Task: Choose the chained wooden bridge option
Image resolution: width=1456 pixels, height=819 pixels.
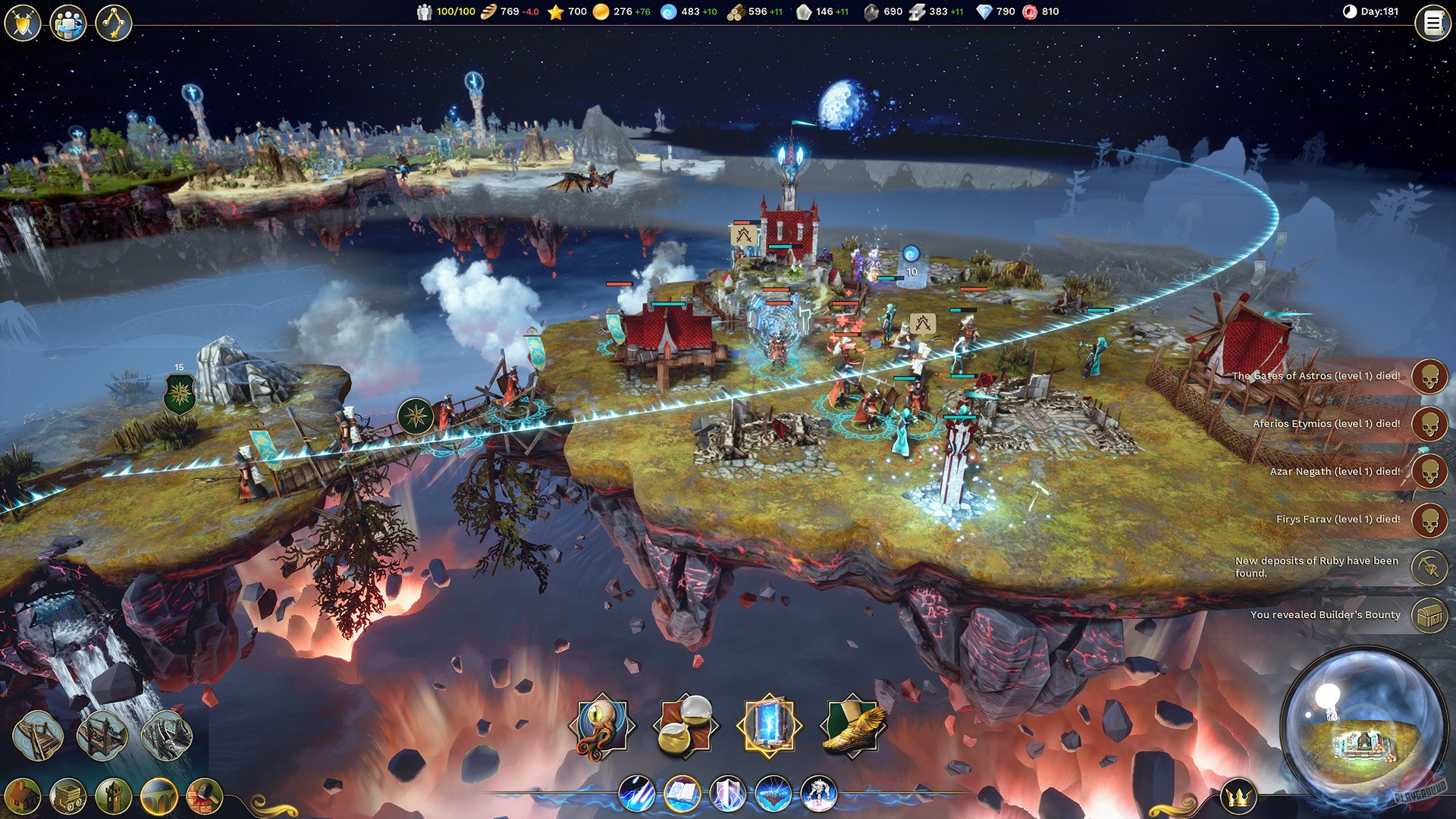Action: (x=102, y=735)
